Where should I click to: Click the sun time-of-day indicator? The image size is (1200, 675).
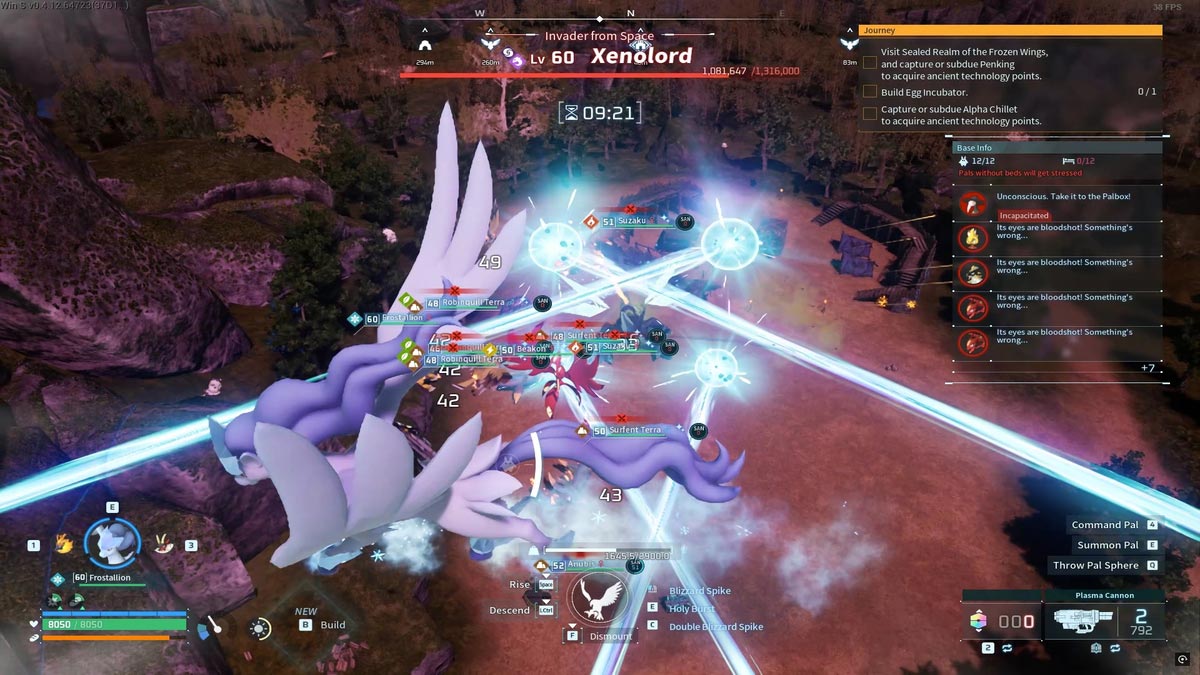pos(260,629)
